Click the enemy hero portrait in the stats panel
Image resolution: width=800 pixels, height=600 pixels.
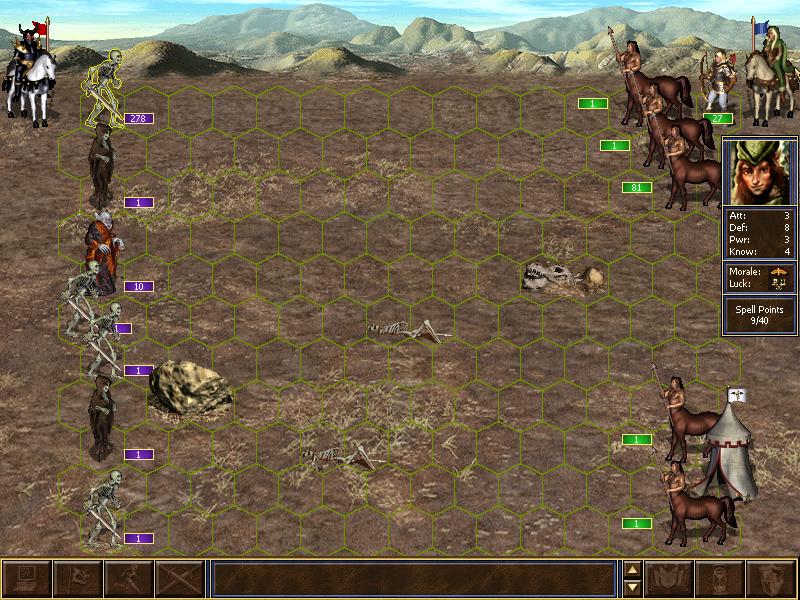[x=759, y=172]
